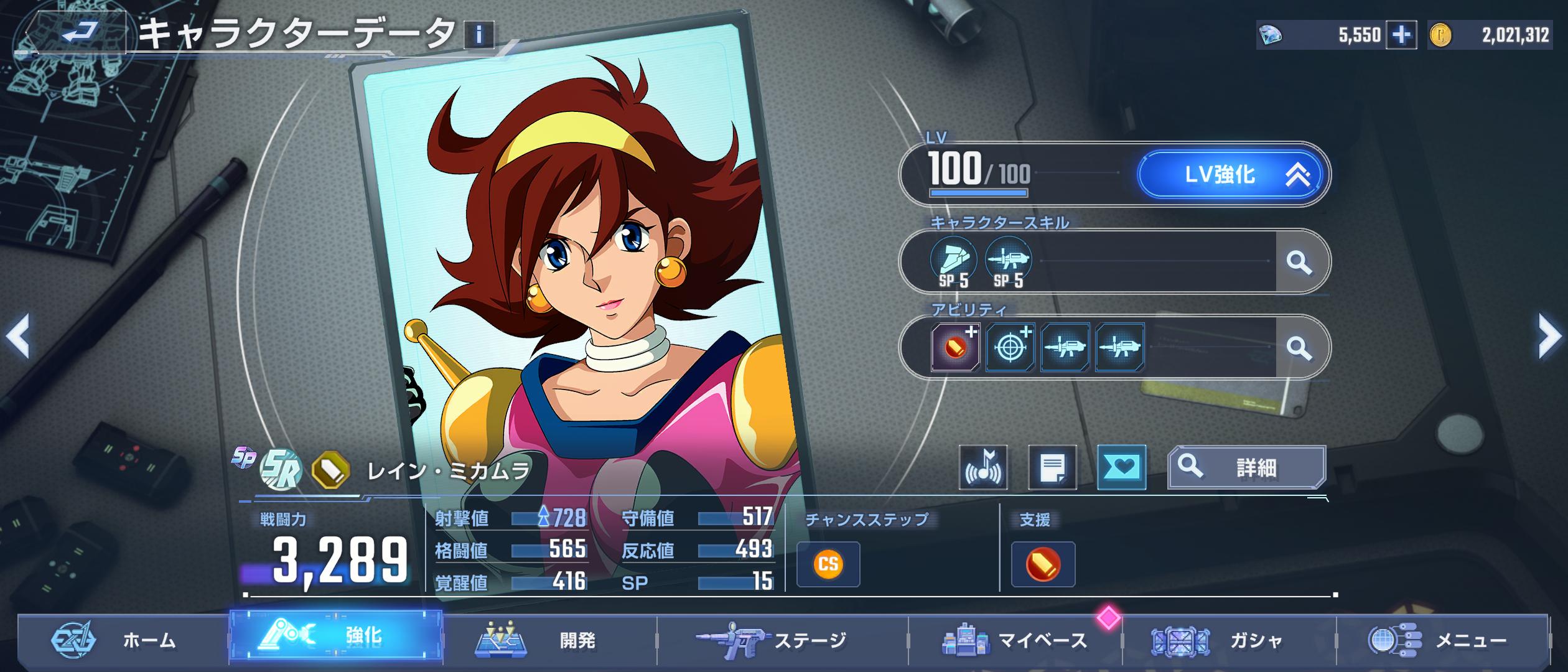Open 詳細 details button
Viewport: 1568px width, 672px height.
1246,467
